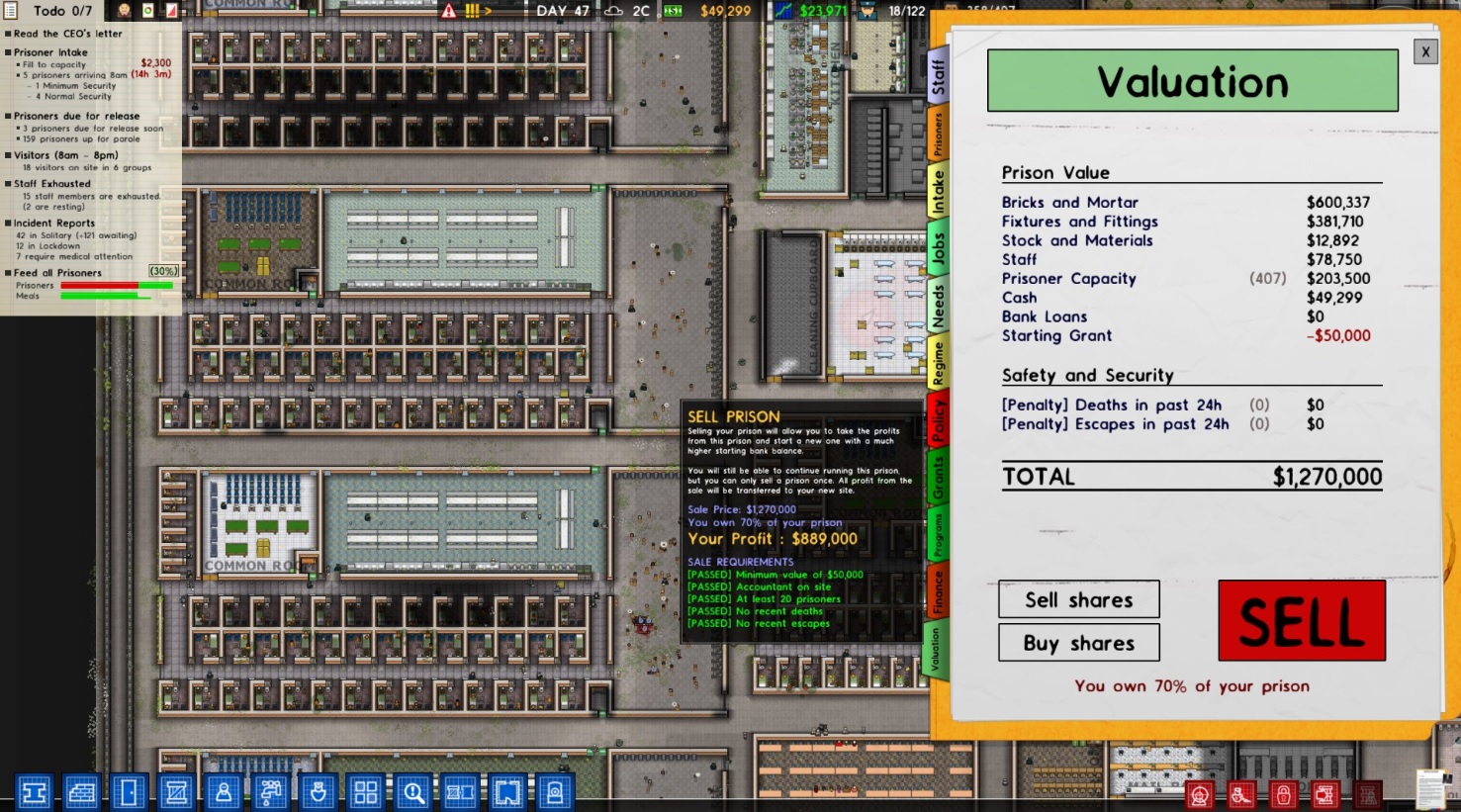Choose Sell shares

click(x=1078, y=599)
